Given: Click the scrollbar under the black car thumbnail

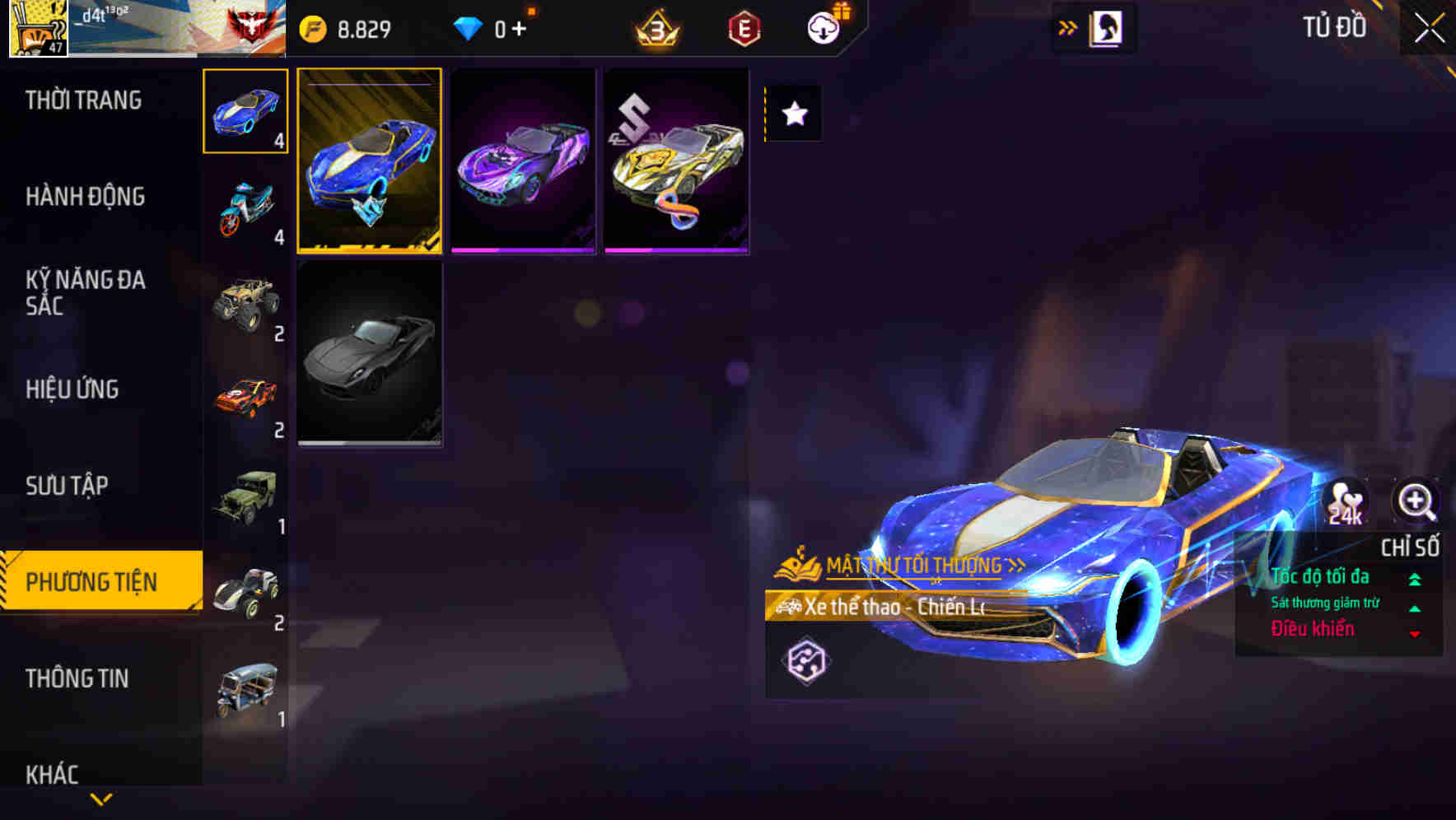Looking at the screenshot, I should (x=371, y=442).
